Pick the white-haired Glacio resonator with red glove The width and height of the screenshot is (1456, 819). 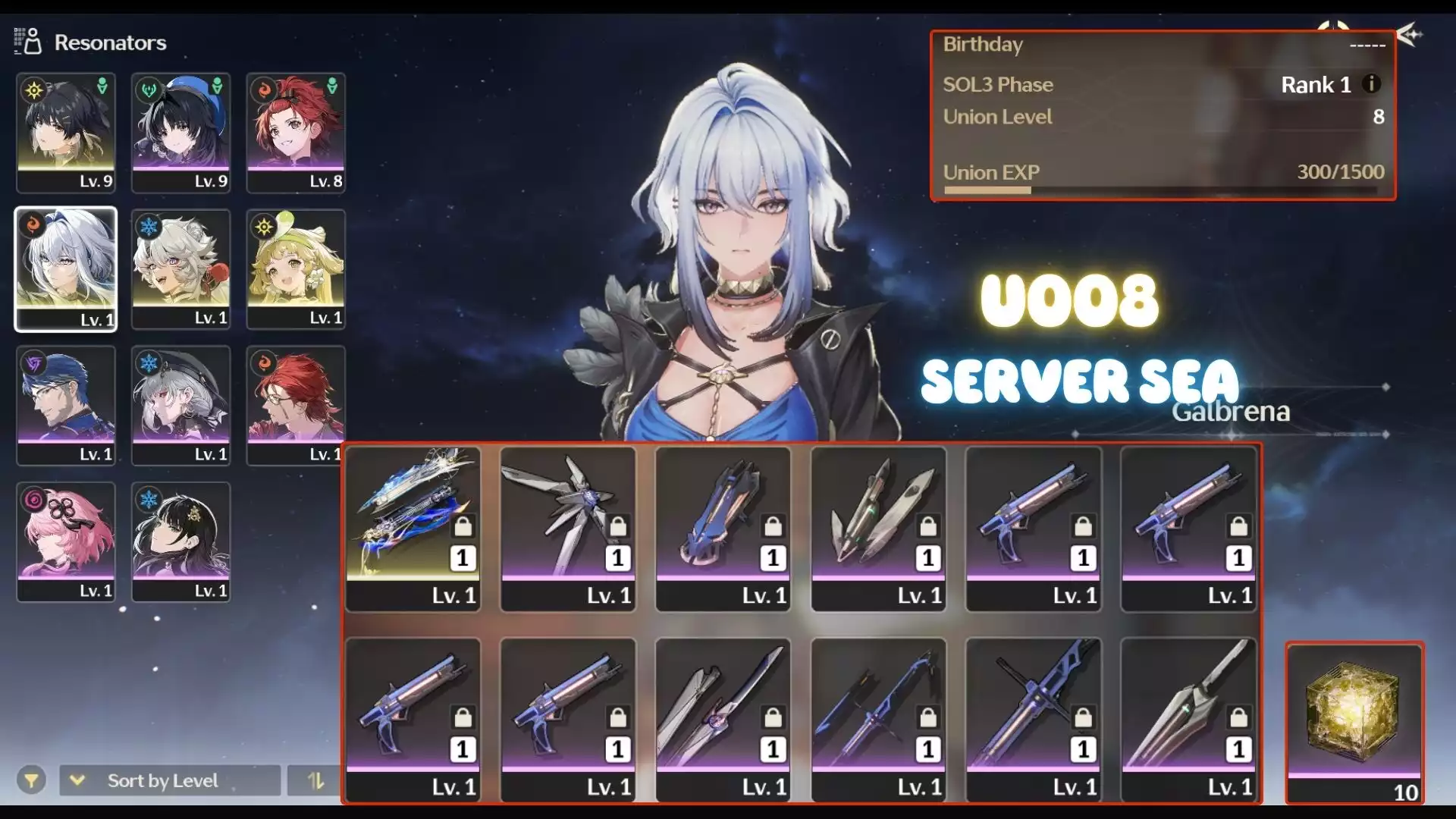click(180, 269)
